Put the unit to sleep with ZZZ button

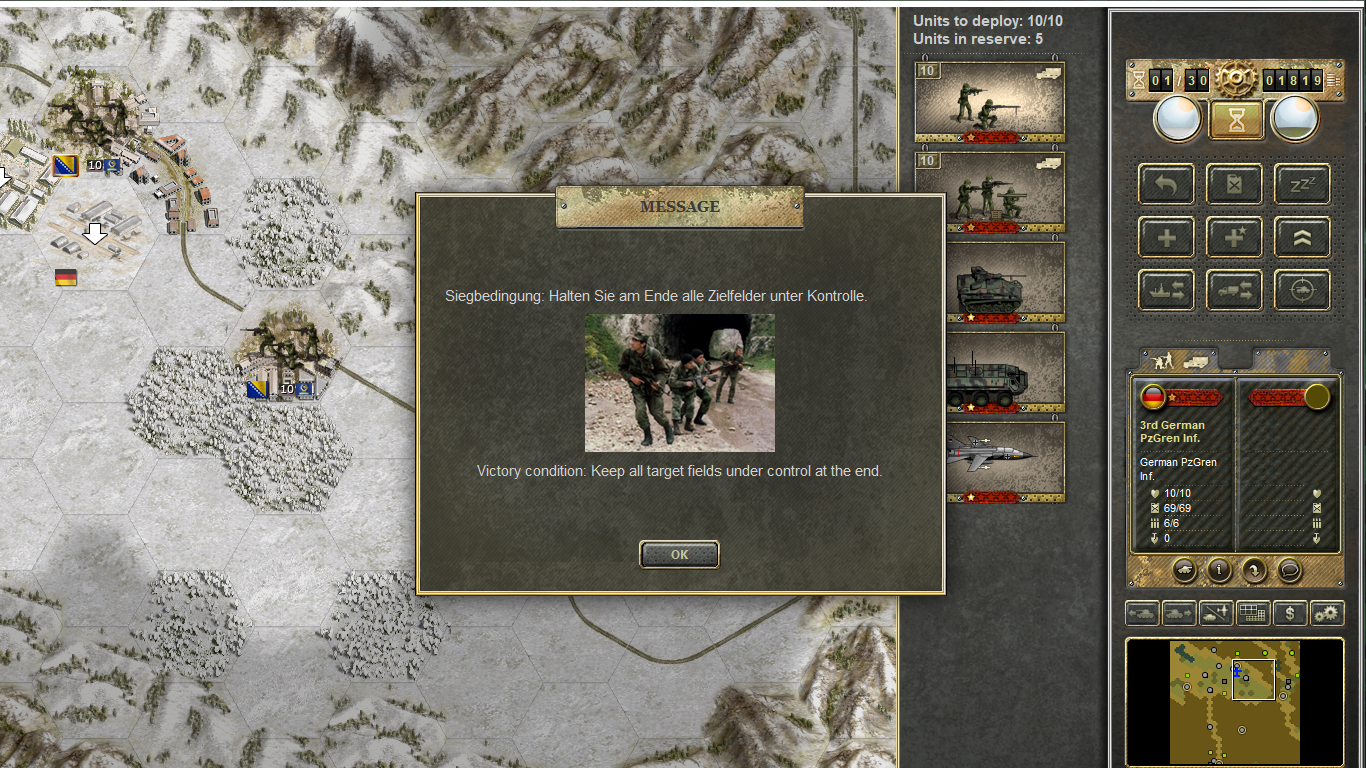(1302, 184)
